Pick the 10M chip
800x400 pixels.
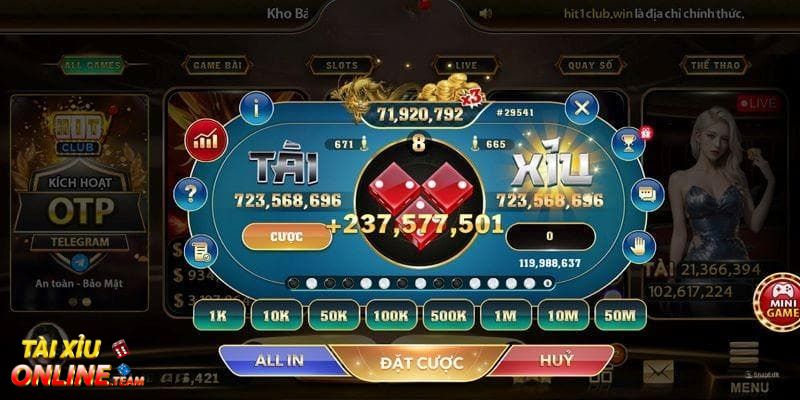click(x=563, y=315)
